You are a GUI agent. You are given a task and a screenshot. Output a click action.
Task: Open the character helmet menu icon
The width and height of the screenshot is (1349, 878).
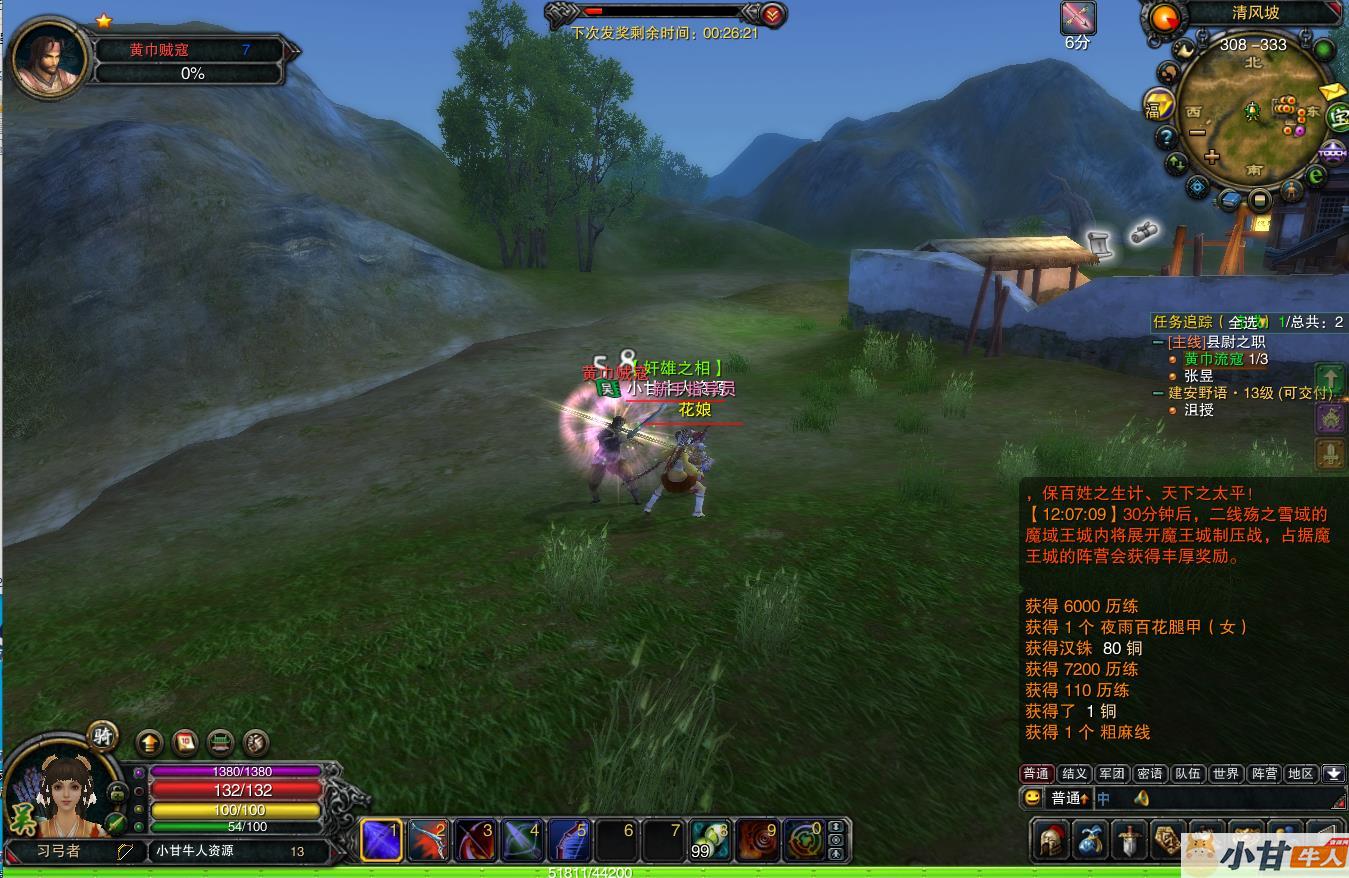point(1049,840)
